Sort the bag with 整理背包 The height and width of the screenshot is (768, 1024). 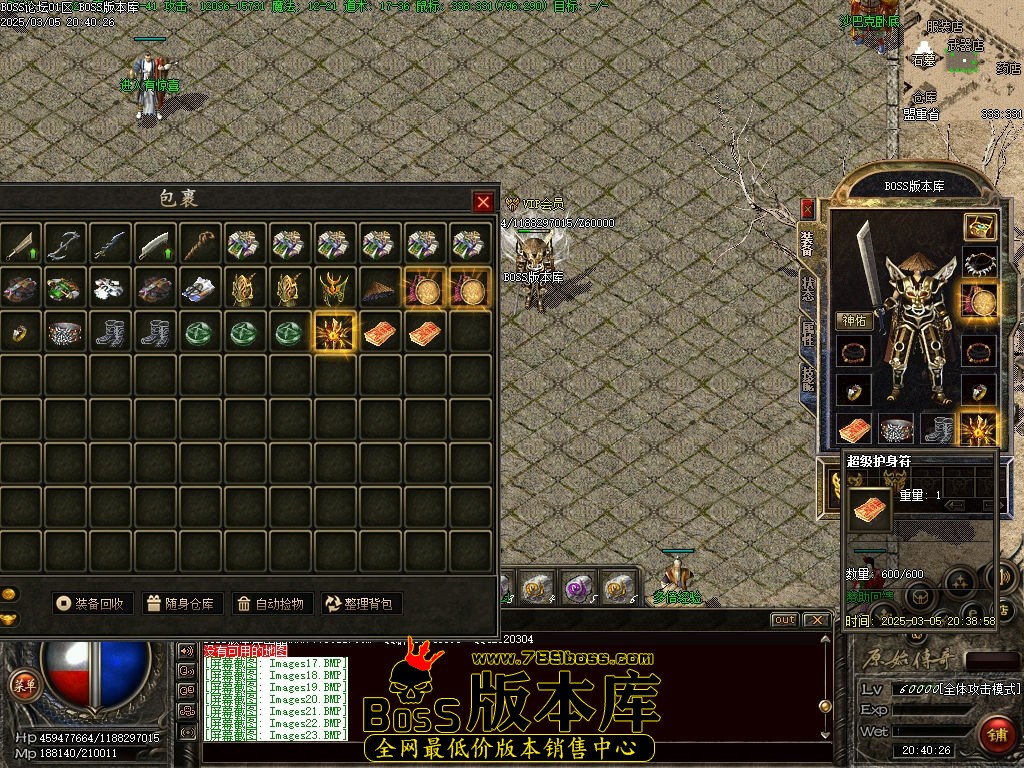[x=360, y=603]
